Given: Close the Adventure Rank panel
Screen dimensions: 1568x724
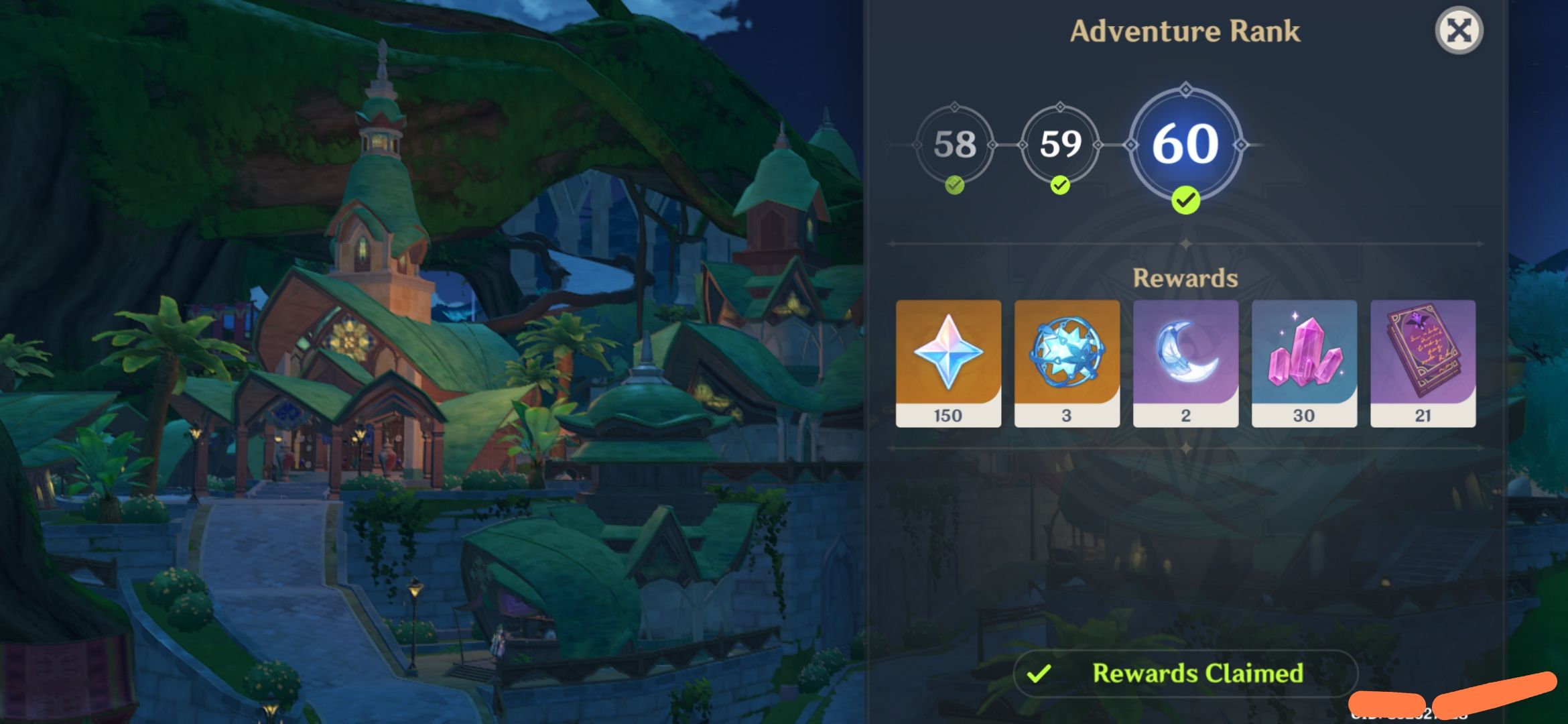Looking at the screenshot, I should [1461, 29].
